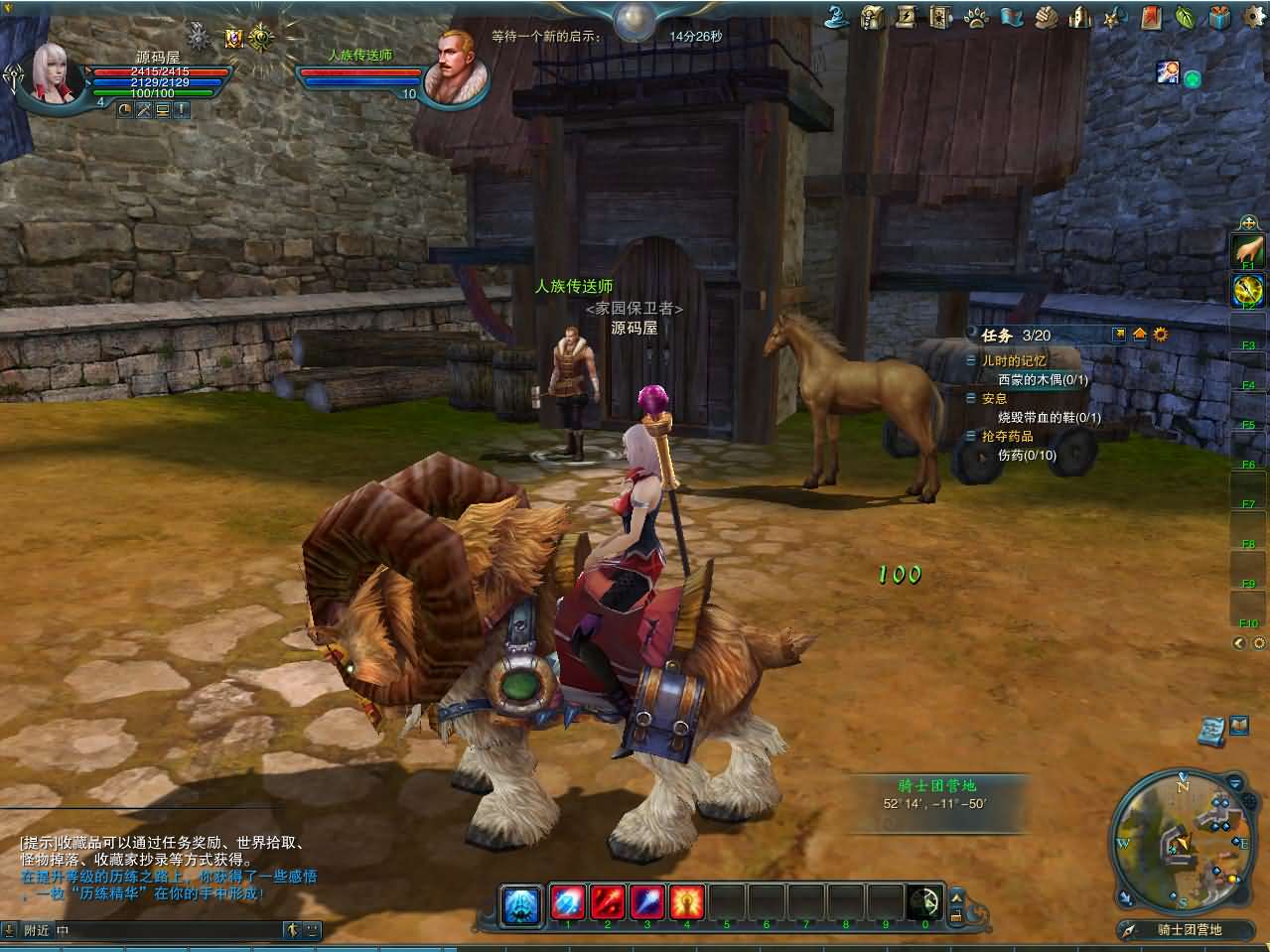Viewport: 1270px width, 952px height.
Task: Use the blue frost face skill beside hotbar
Action: point(521,903)
